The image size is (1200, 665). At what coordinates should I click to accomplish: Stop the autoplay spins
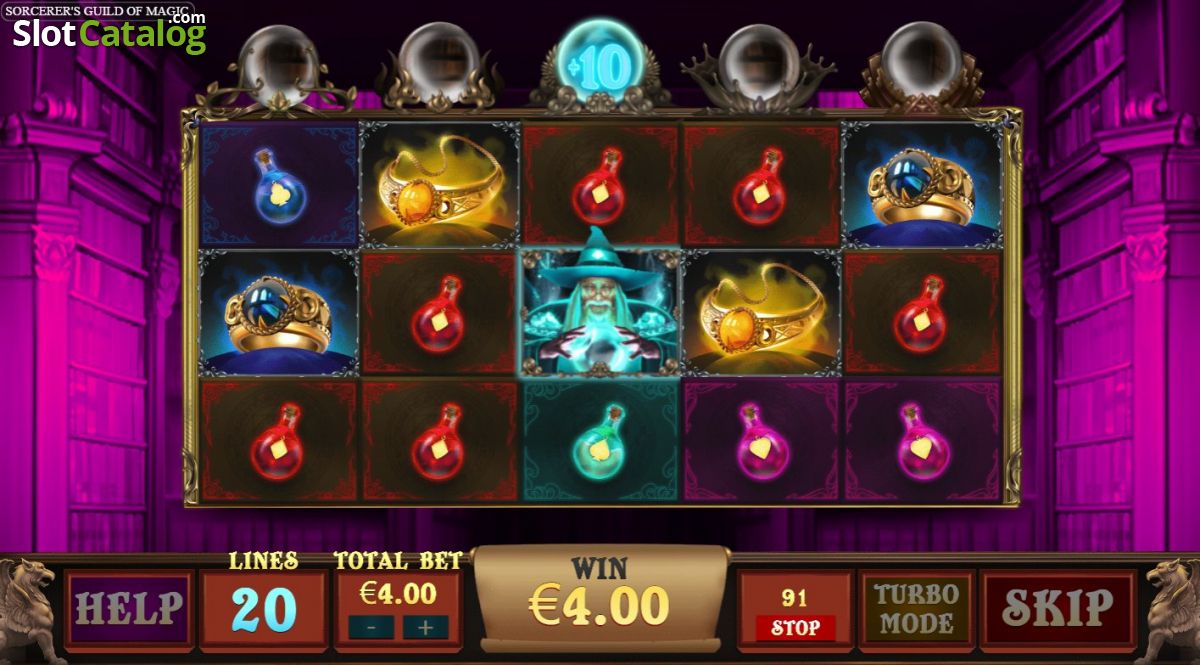click(795, 628)
